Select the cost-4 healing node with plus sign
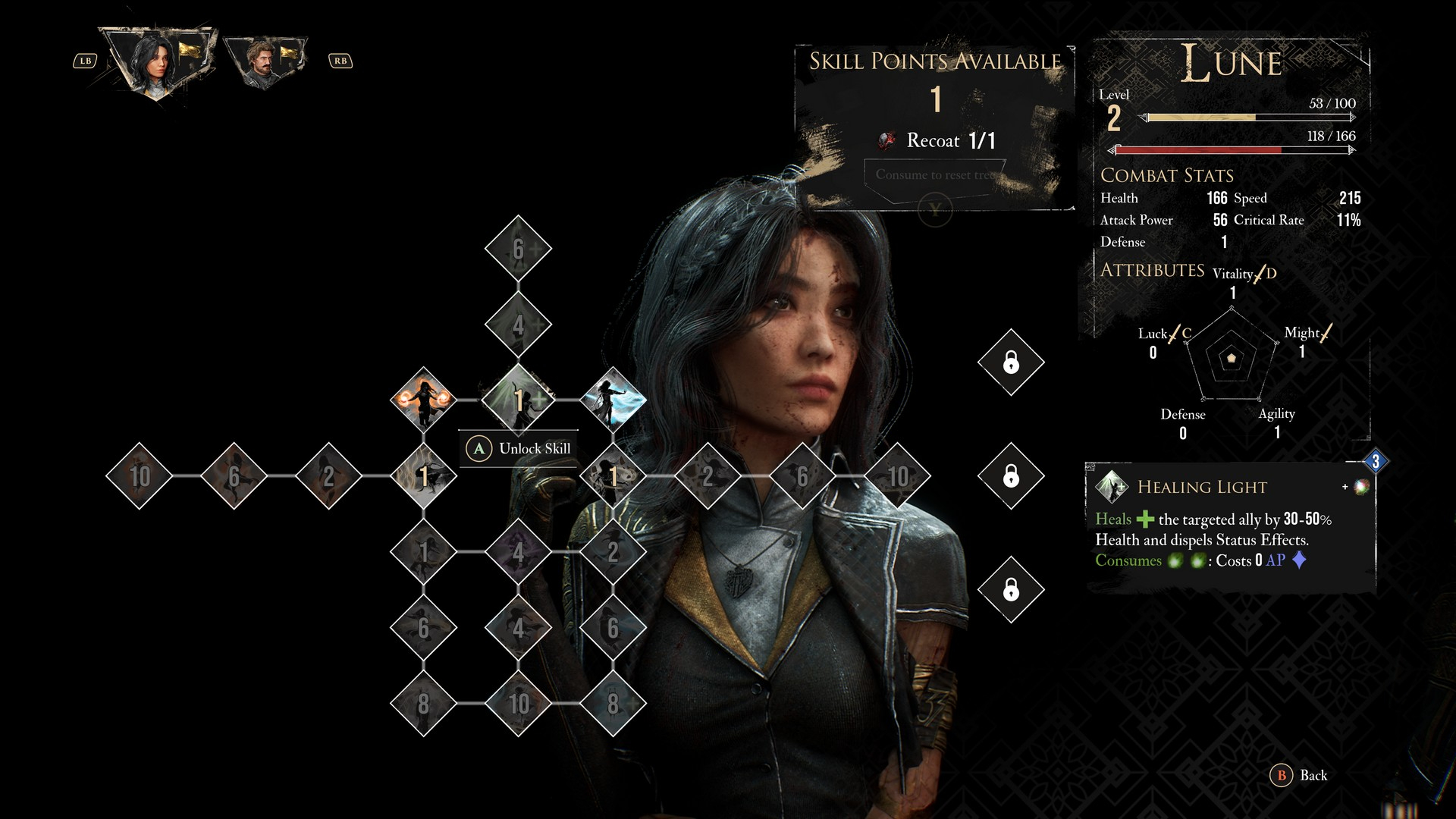 [x=519, y=325]
